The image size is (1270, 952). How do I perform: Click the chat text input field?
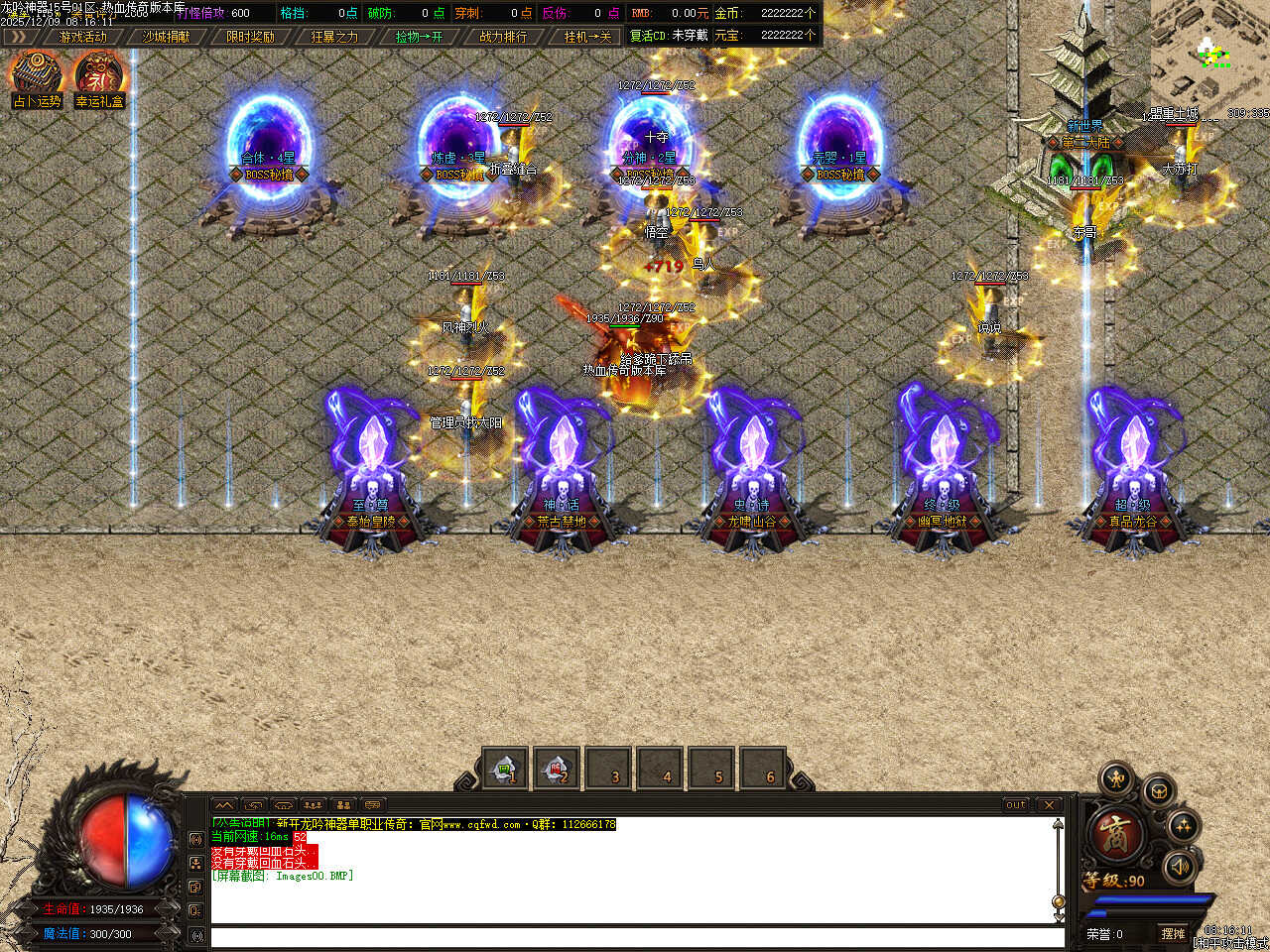[x=635, y=937]
